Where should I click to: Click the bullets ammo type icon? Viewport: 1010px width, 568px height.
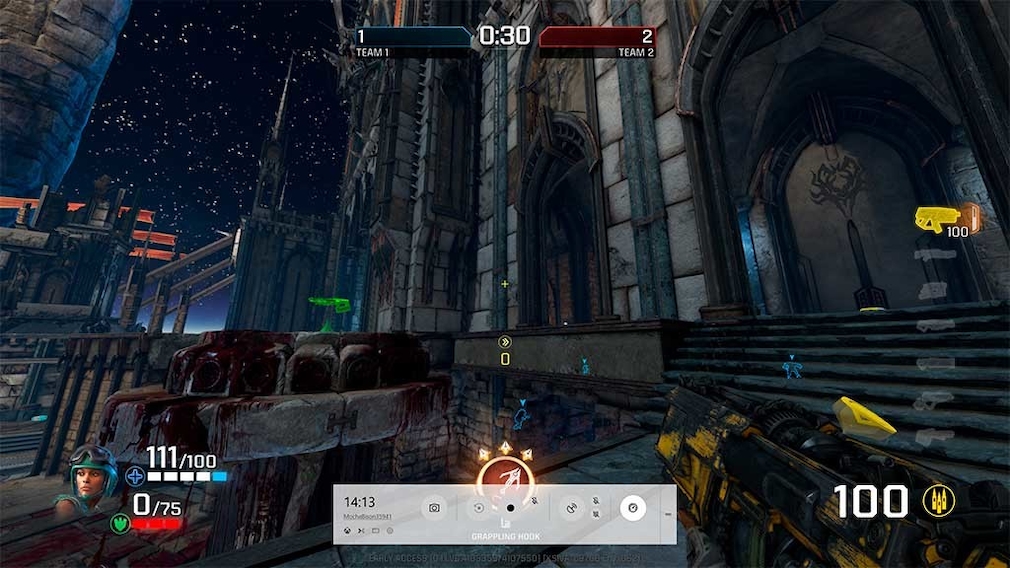940,501
